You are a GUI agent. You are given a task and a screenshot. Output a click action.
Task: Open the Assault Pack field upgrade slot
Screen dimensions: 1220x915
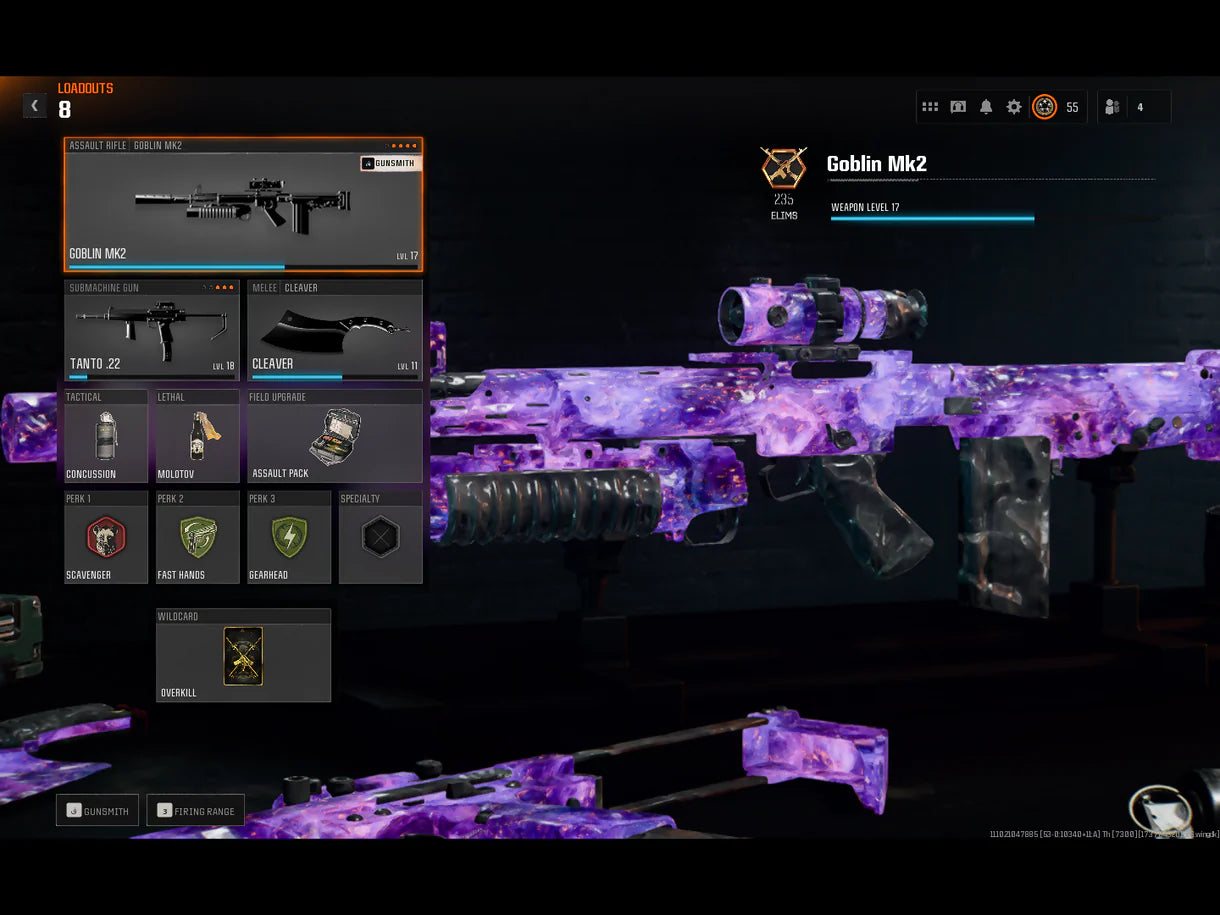point(335,437)
